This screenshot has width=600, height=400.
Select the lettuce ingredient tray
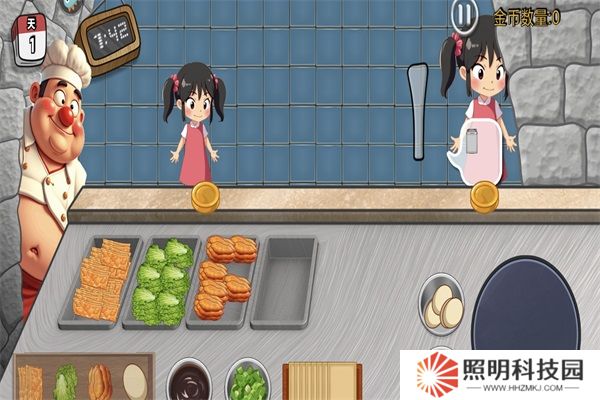pos(160,283)
